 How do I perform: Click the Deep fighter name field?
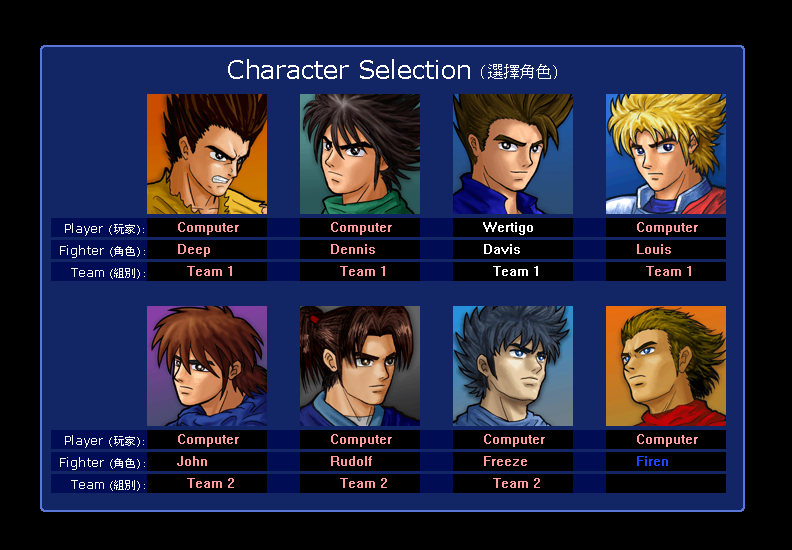pyautogui.click(x=207, y=250)
